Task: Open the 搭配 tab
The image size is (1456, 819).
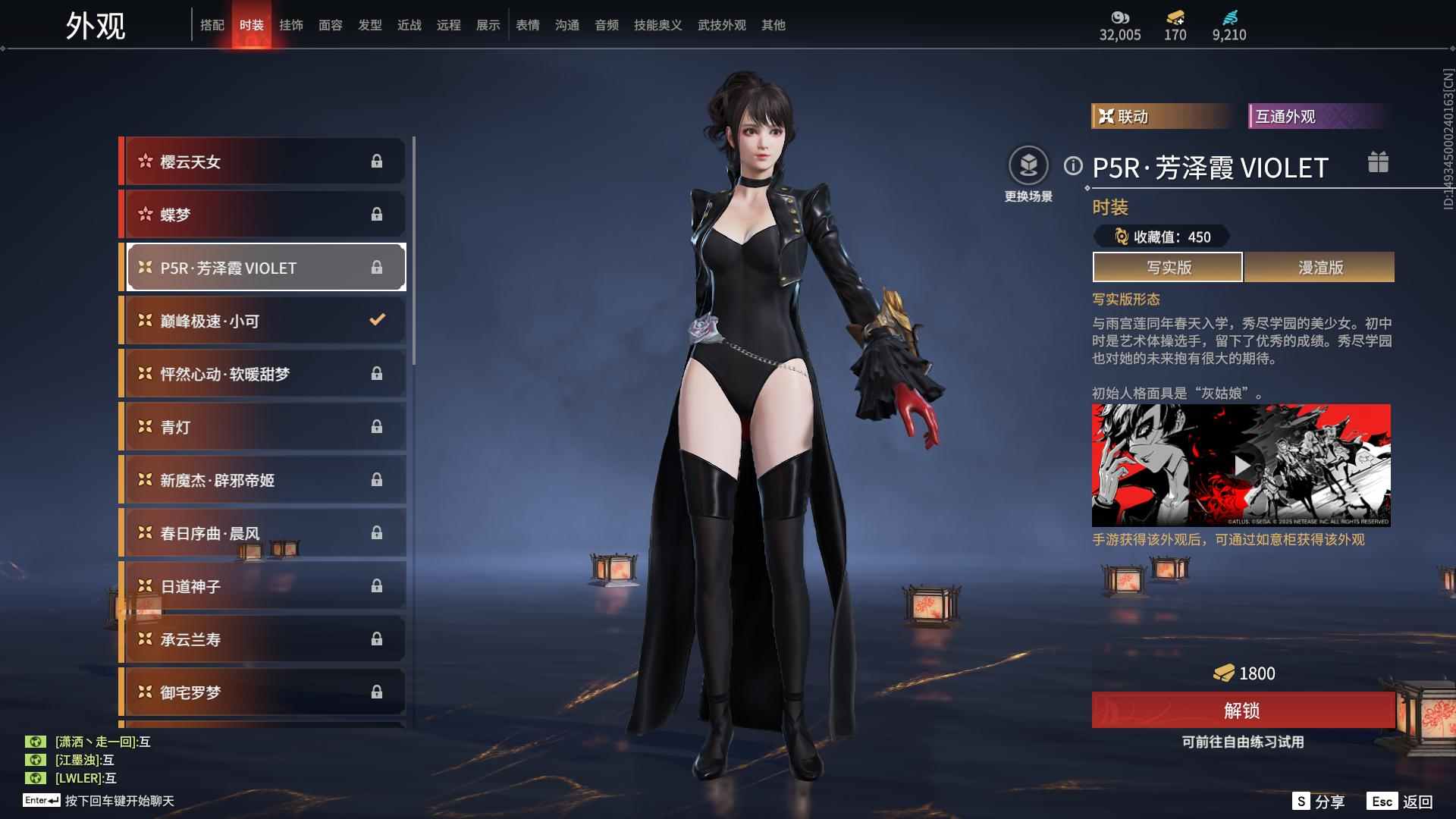Action: click(x=212, y=25)
